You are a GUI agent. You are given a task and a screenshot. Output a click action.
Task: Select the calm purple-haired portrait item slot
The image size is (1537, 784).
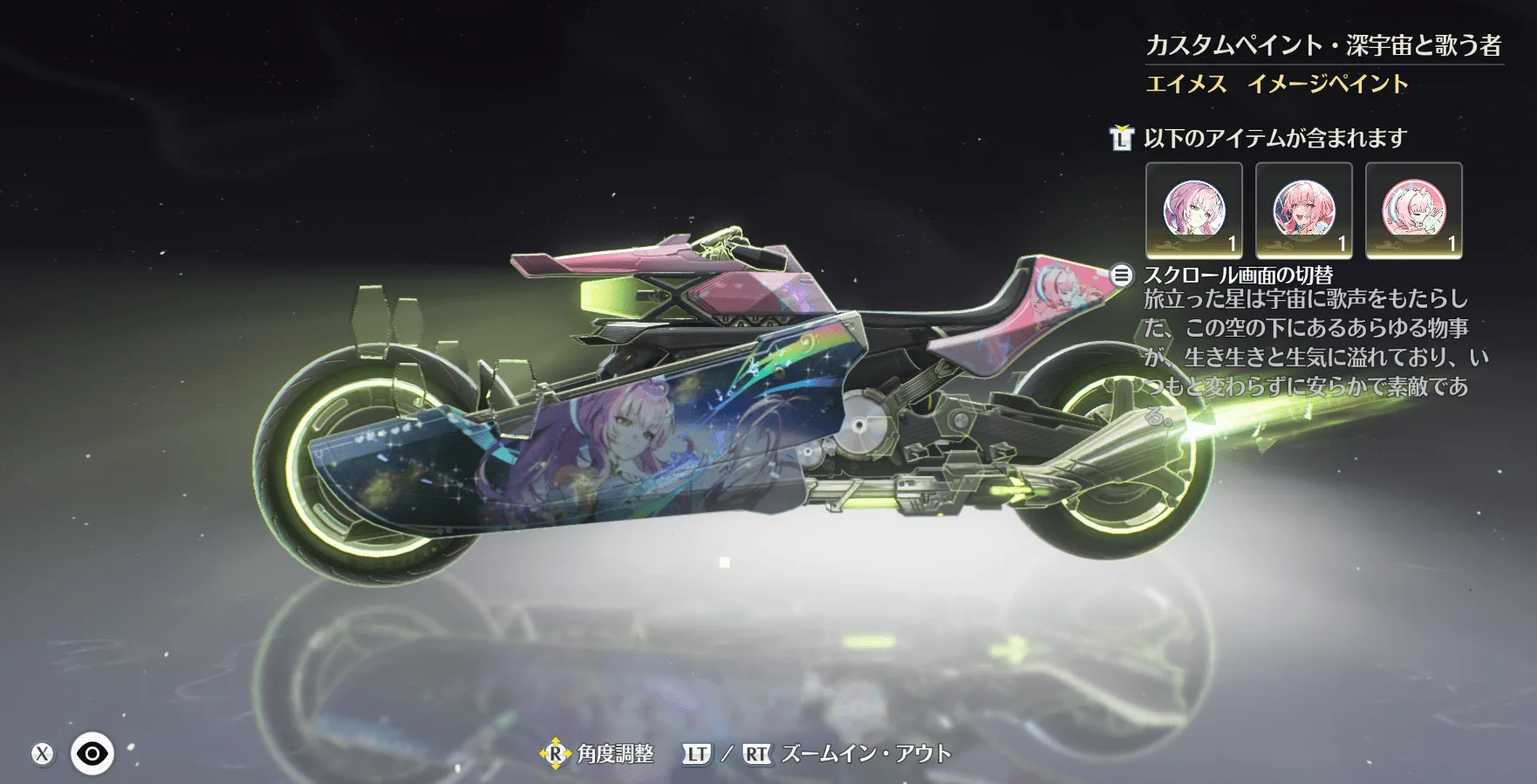(x=1193, y=210)
